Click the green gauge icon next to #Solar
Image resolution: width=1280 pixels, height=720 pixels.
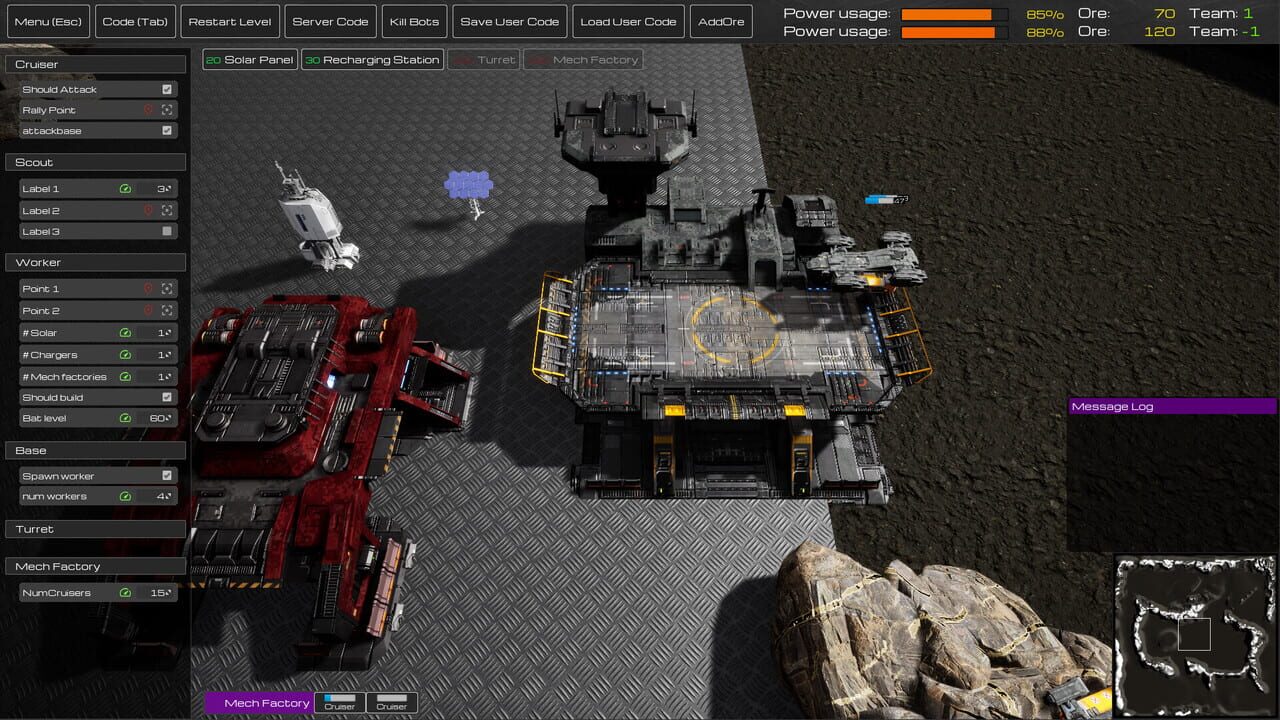pos(125,332)
